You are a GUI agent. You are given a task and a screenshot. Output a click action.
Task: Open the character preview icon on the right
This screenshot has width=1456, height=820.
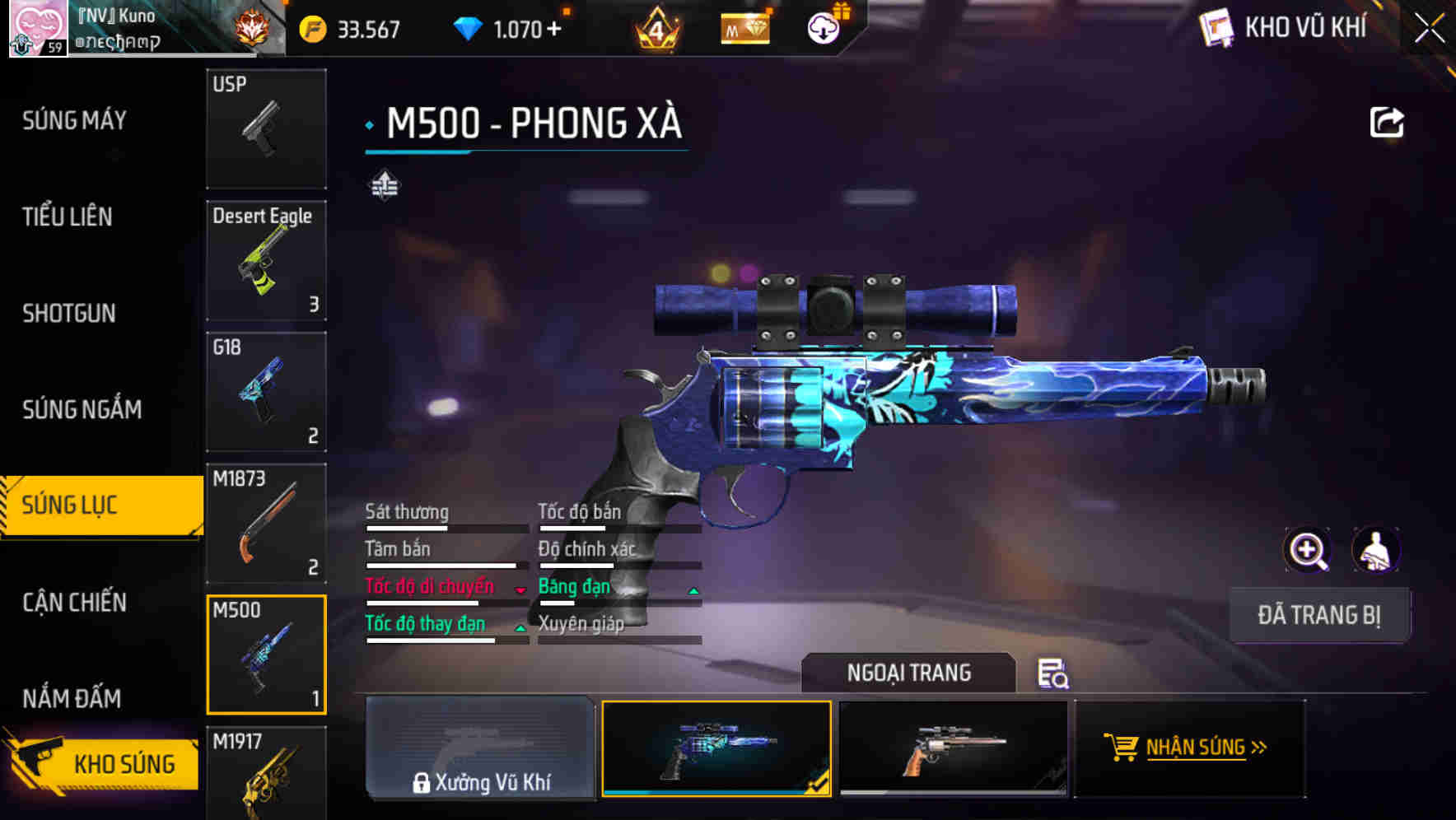pyautogui.click(x=1374, y=550)
